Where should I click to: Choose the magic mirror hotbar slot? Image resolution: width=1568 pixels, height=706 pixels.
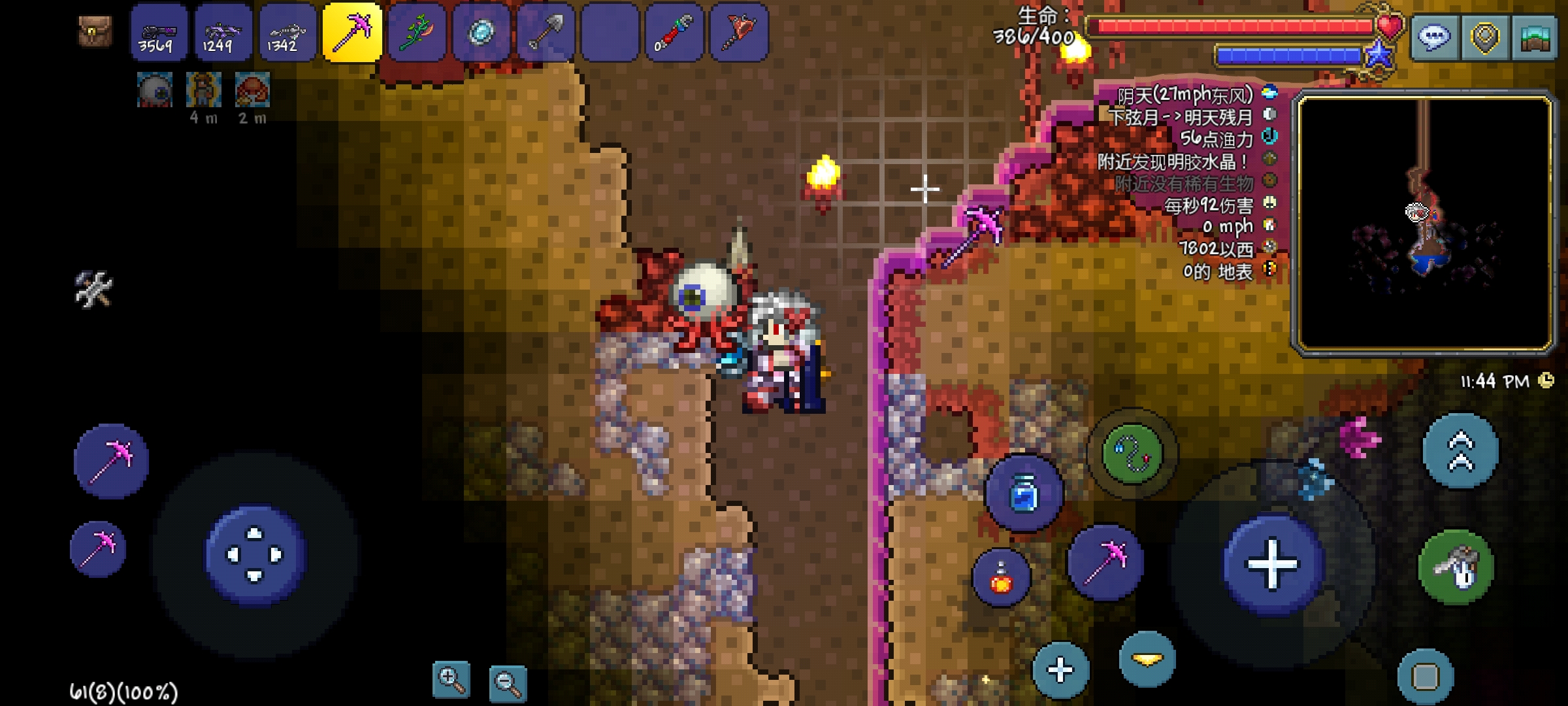pos(481,33)
